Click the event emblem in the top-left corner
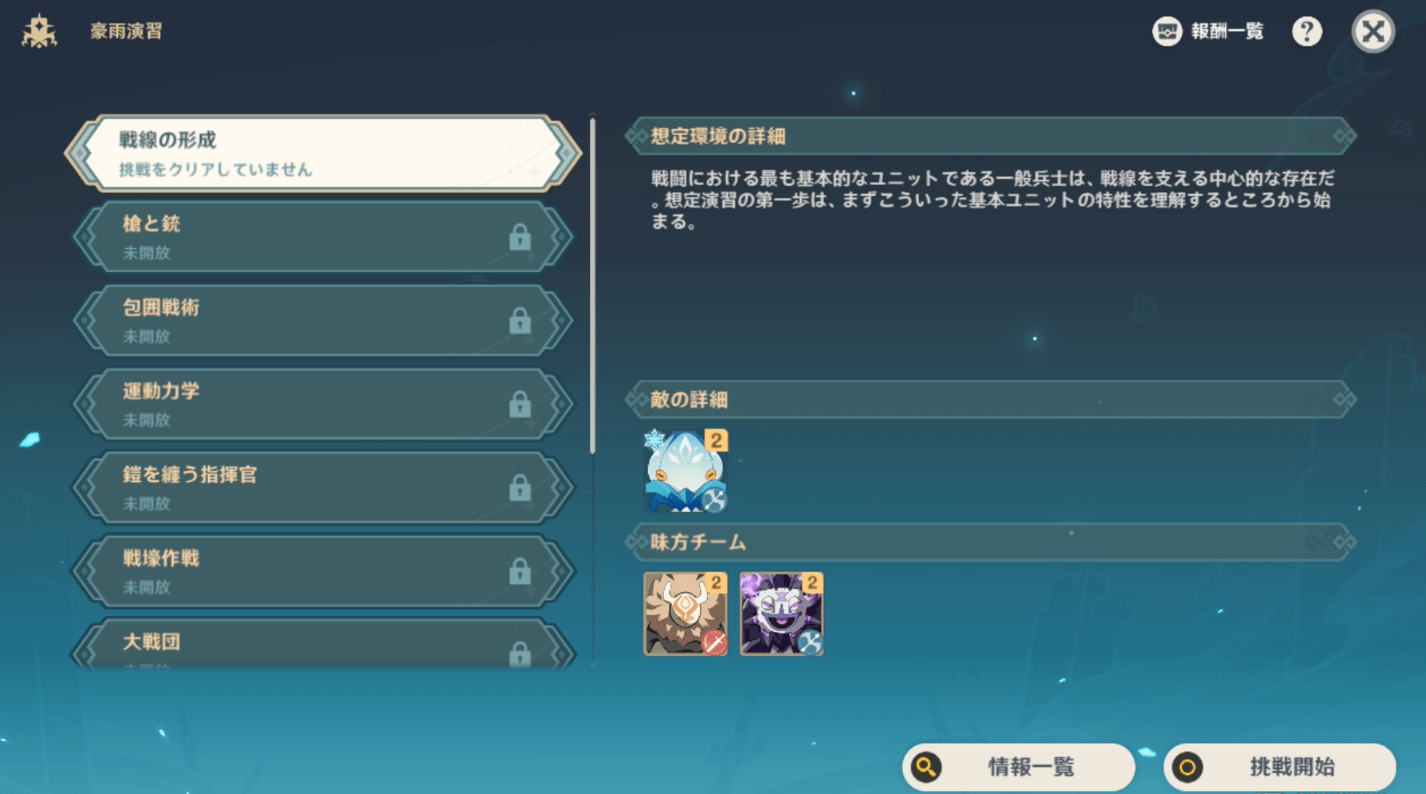Viewport: 1426px width, 794px height. click(x=38, y=30)
